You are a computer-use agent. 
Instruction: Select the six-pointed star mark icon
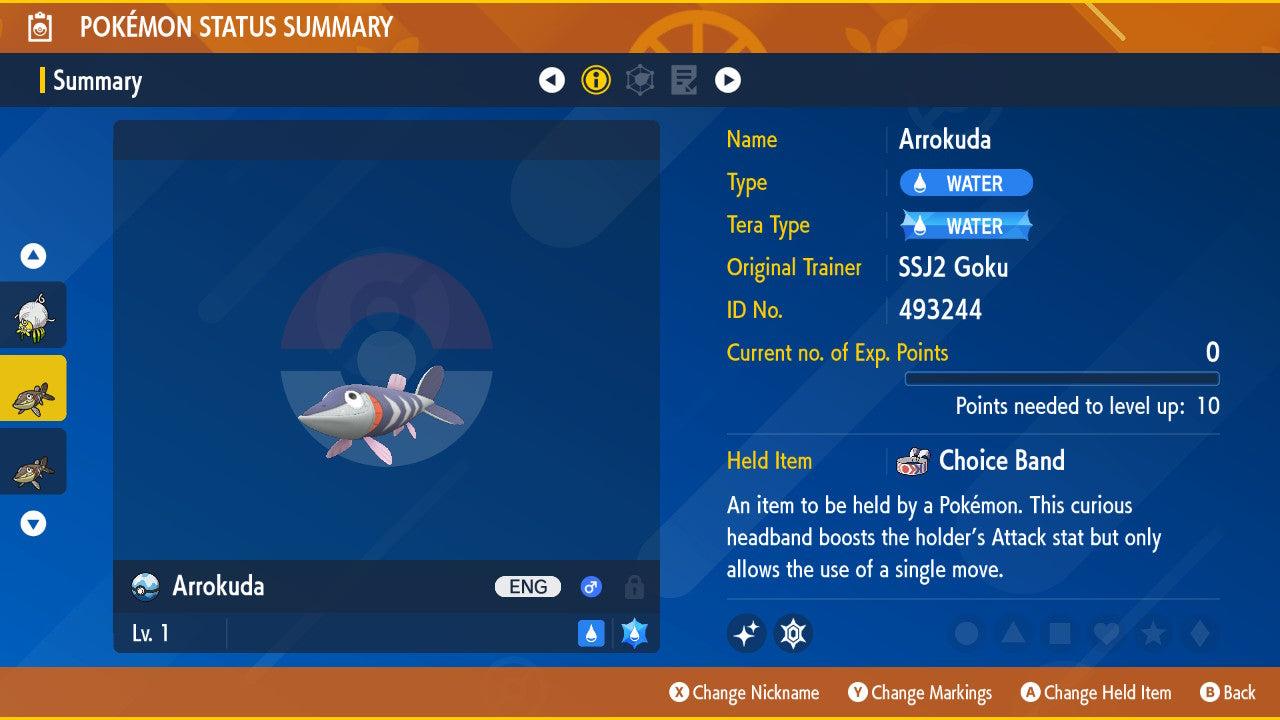click(793, 633)
